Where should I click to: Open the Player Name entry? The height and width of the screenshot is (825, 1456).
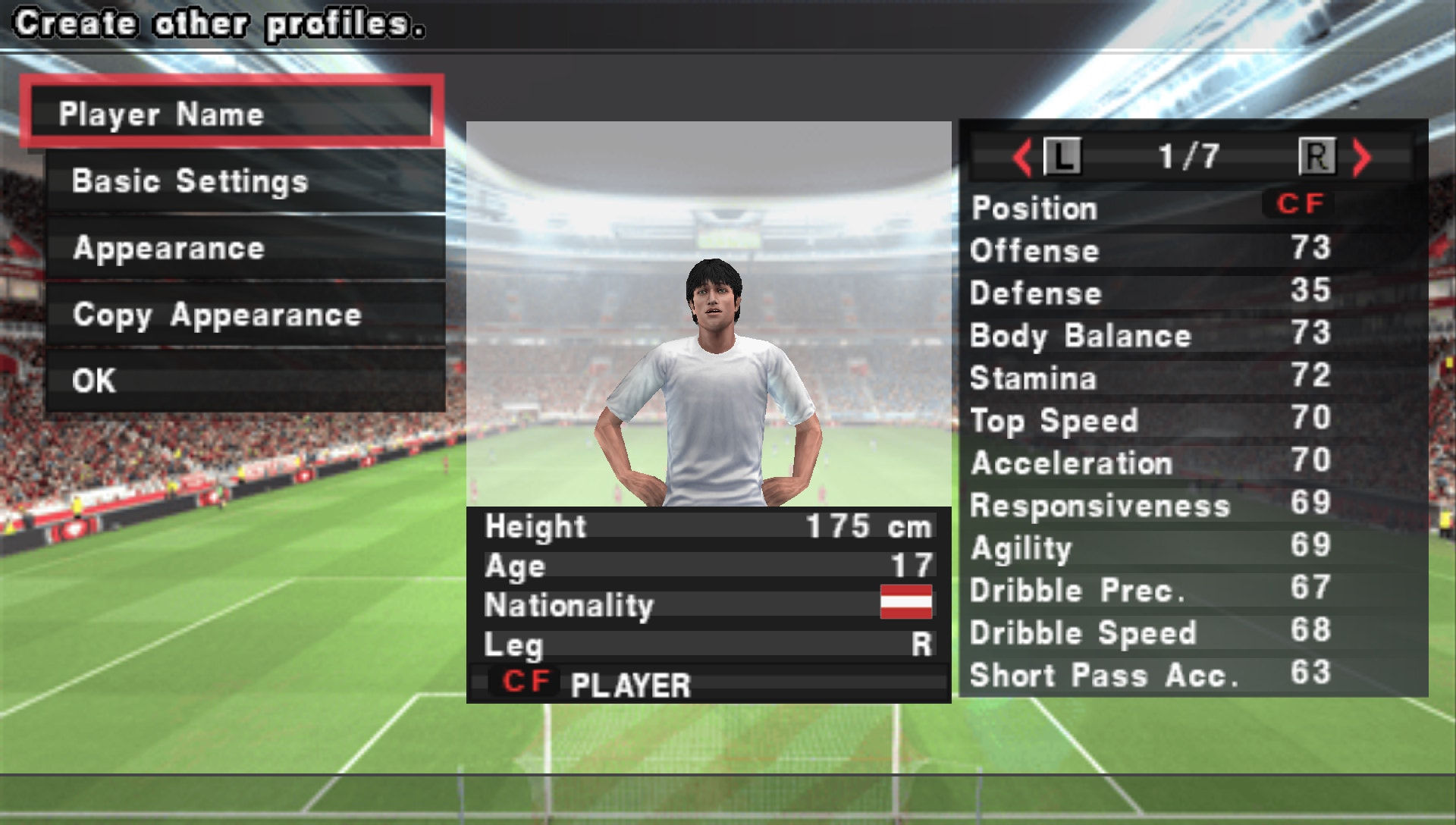tap(162, 115)
